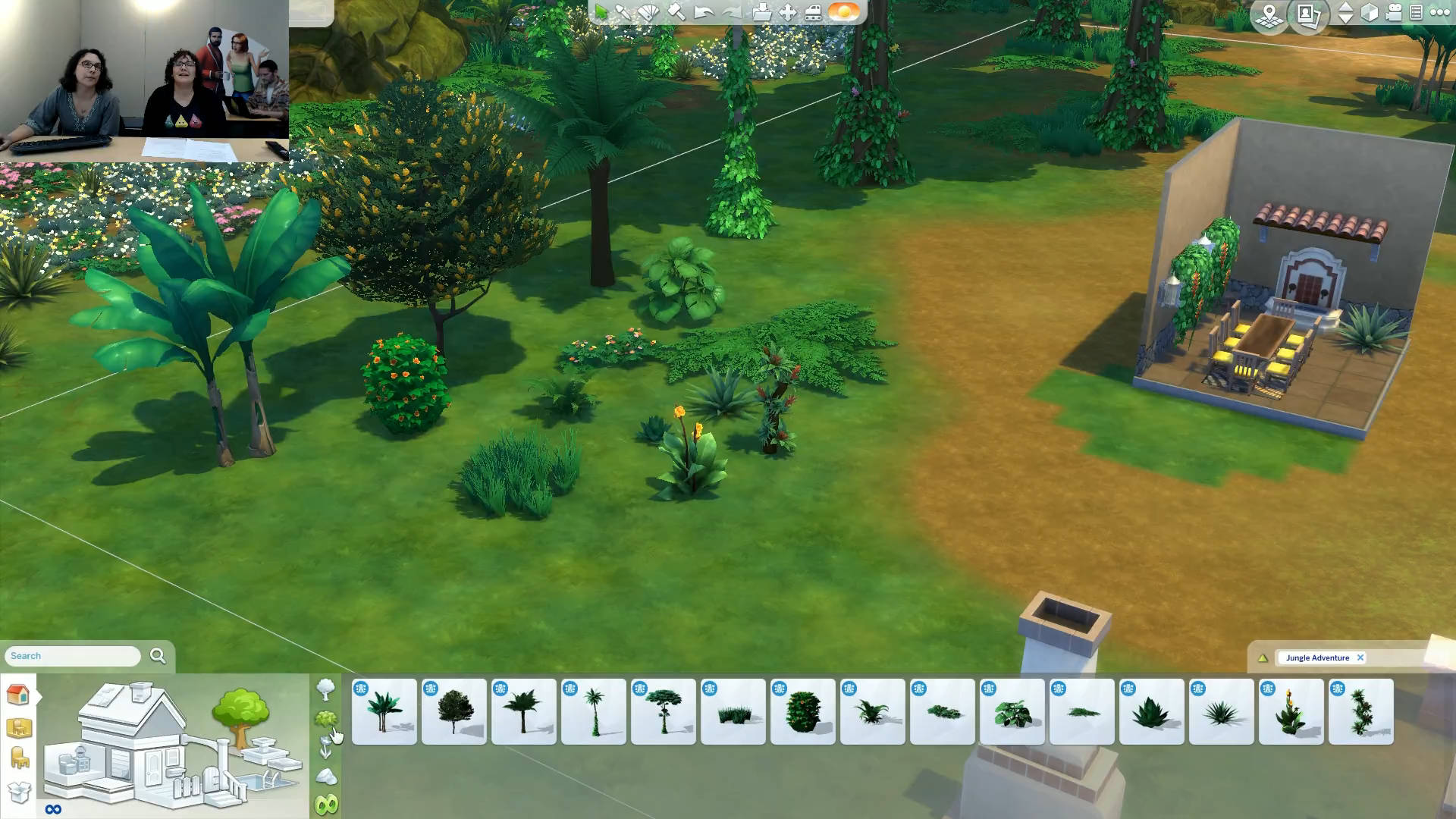Remove the Jungle Adventure filter tag

pos(1360,657)
